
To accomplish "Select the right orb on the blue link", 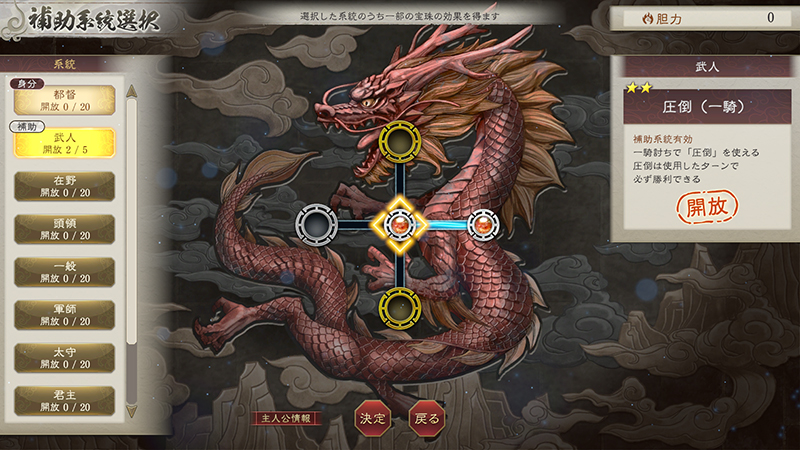I will [483, 224].
